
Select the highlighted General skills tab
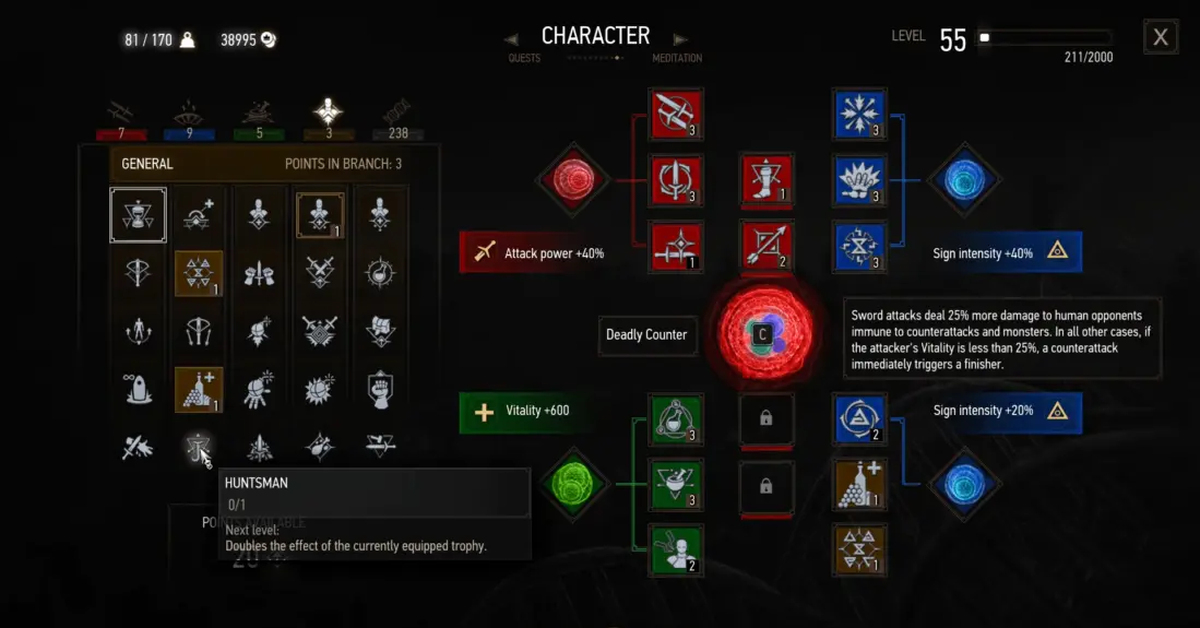click(x=328, y=117)
